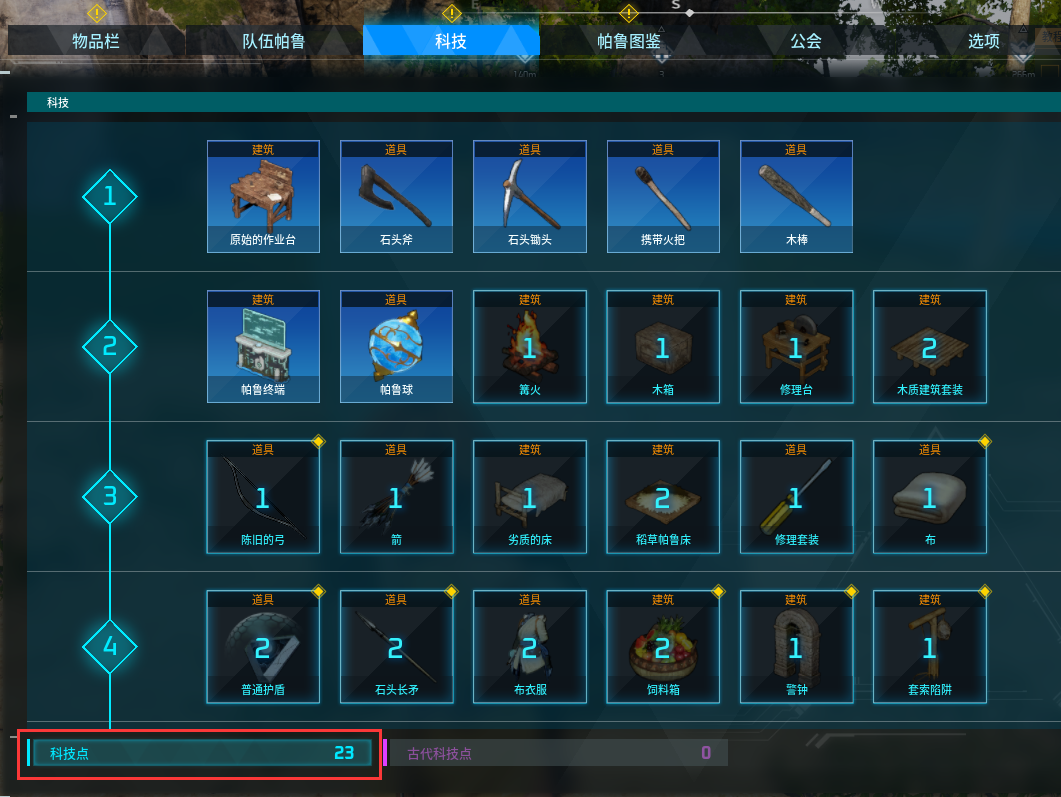
Task: Select the 帕鲁图鉴 tab
Action: 628,41
